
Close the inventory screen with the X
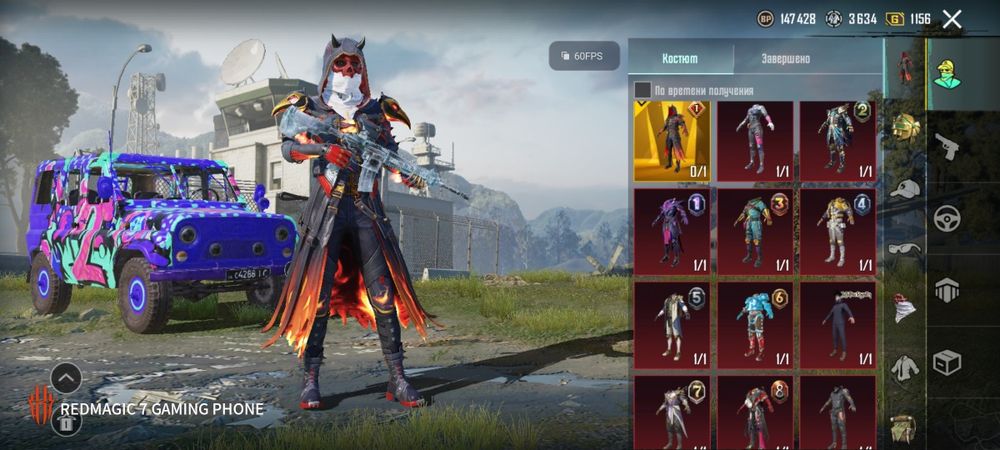[952, 19]
